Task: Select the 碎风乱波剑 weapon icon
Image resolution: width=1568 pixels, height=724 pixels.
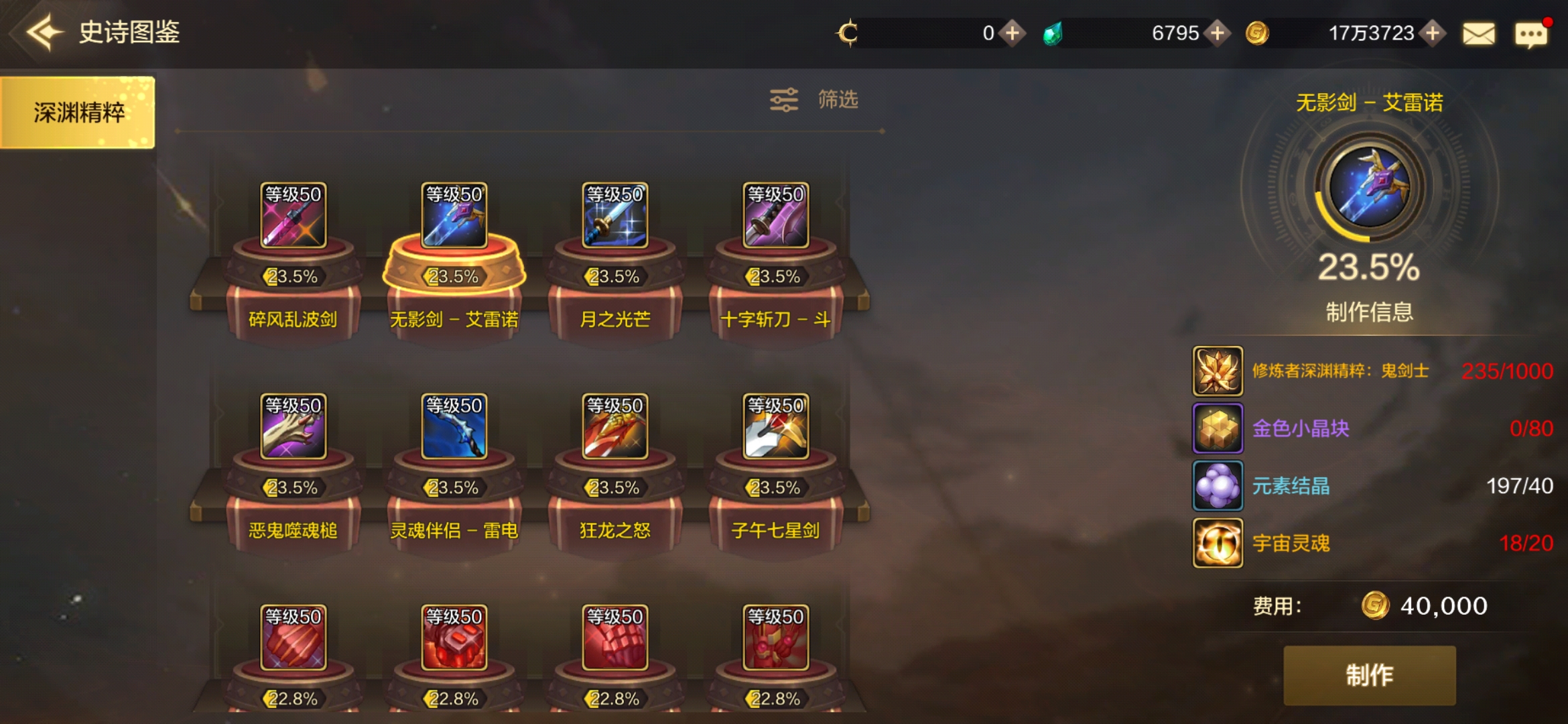Action: 295,216
